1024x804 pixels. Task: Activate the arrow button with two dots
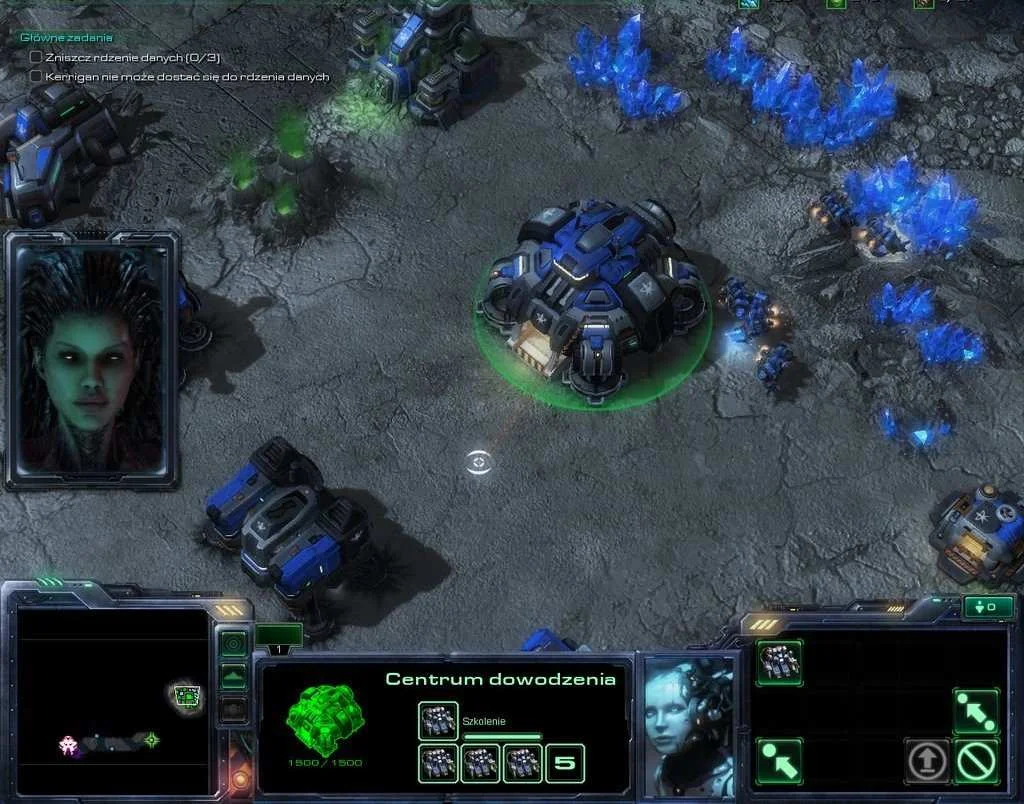[x=975, y=711]
